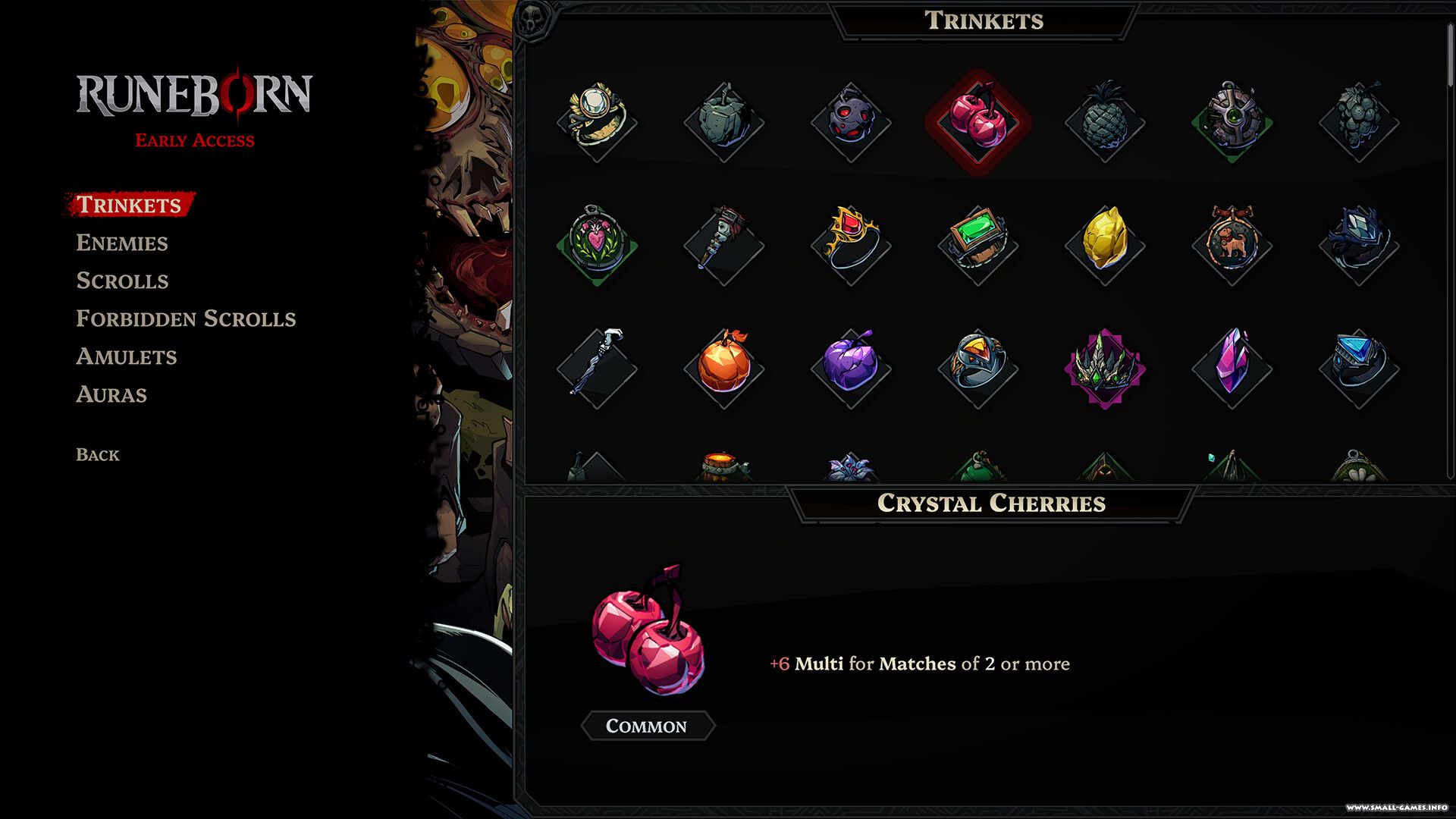This screenshot has height=819, width=1456.
Task: Select the pink crystal shard trinket
Action: 1232,366
